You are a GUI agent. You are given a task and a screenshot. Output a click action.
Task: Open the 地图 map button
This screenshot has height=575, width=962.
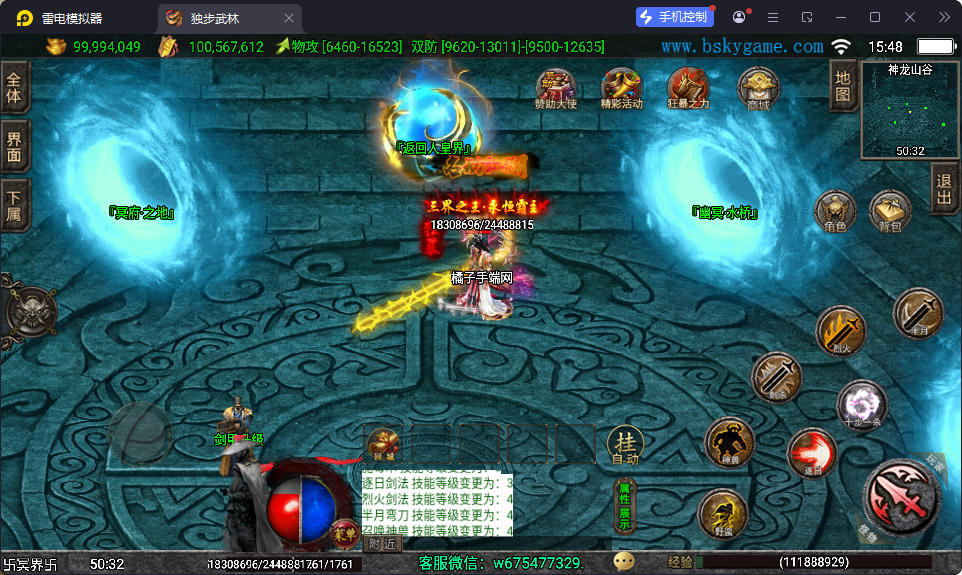tap(843, 87)
